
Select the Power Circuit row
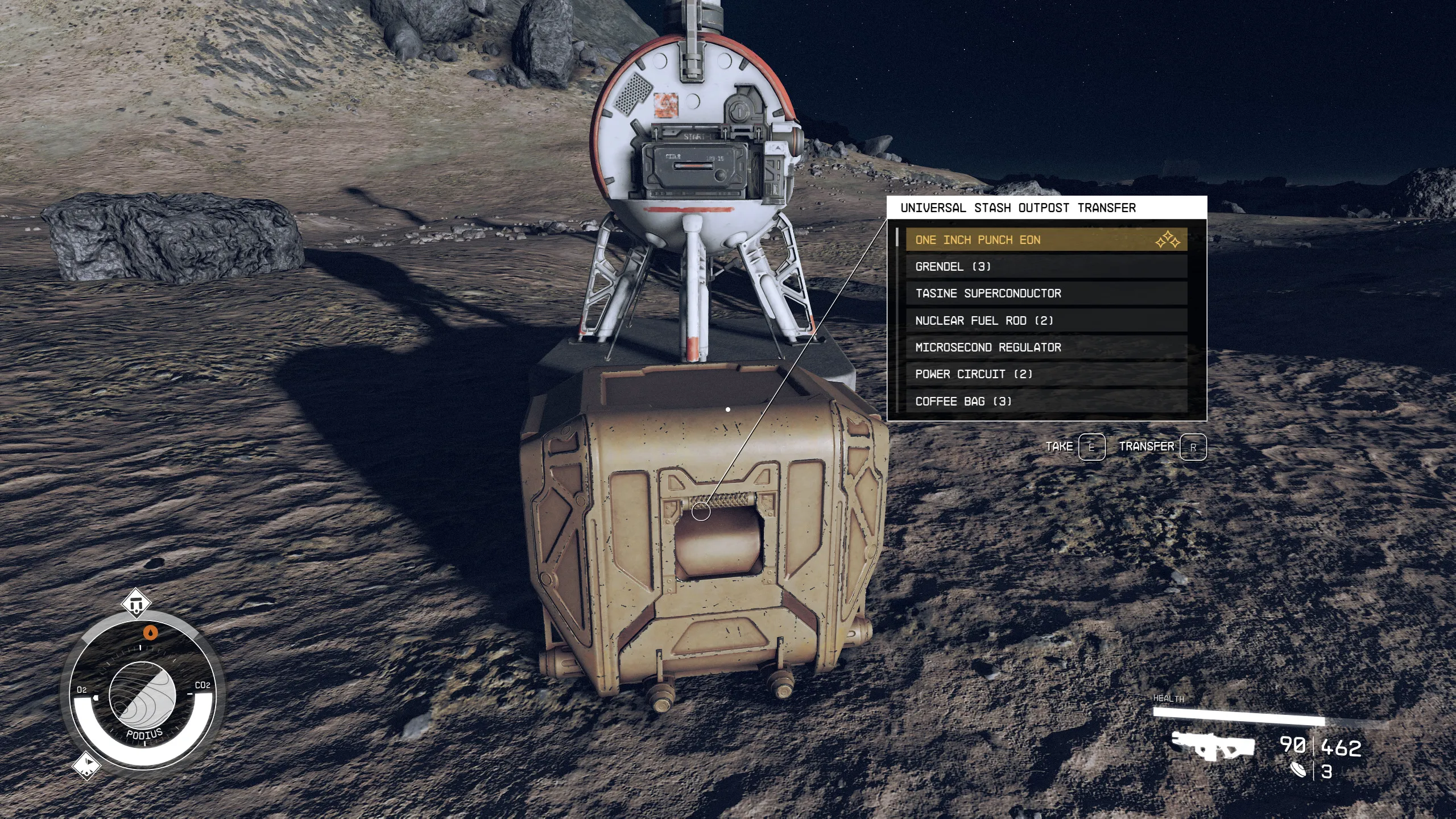tap(1045, 374)
